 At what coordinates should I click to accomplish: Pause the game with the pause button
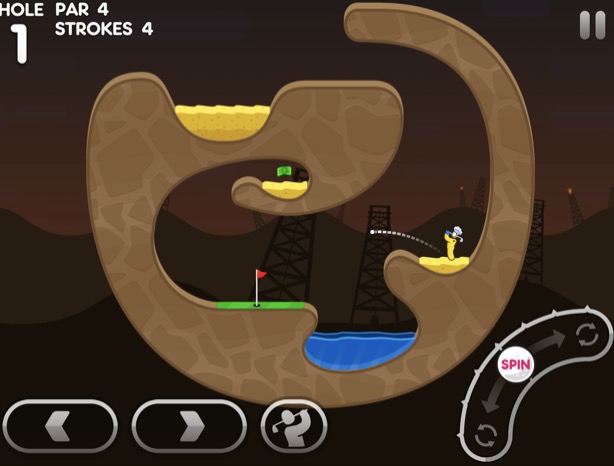coord(592,25)
